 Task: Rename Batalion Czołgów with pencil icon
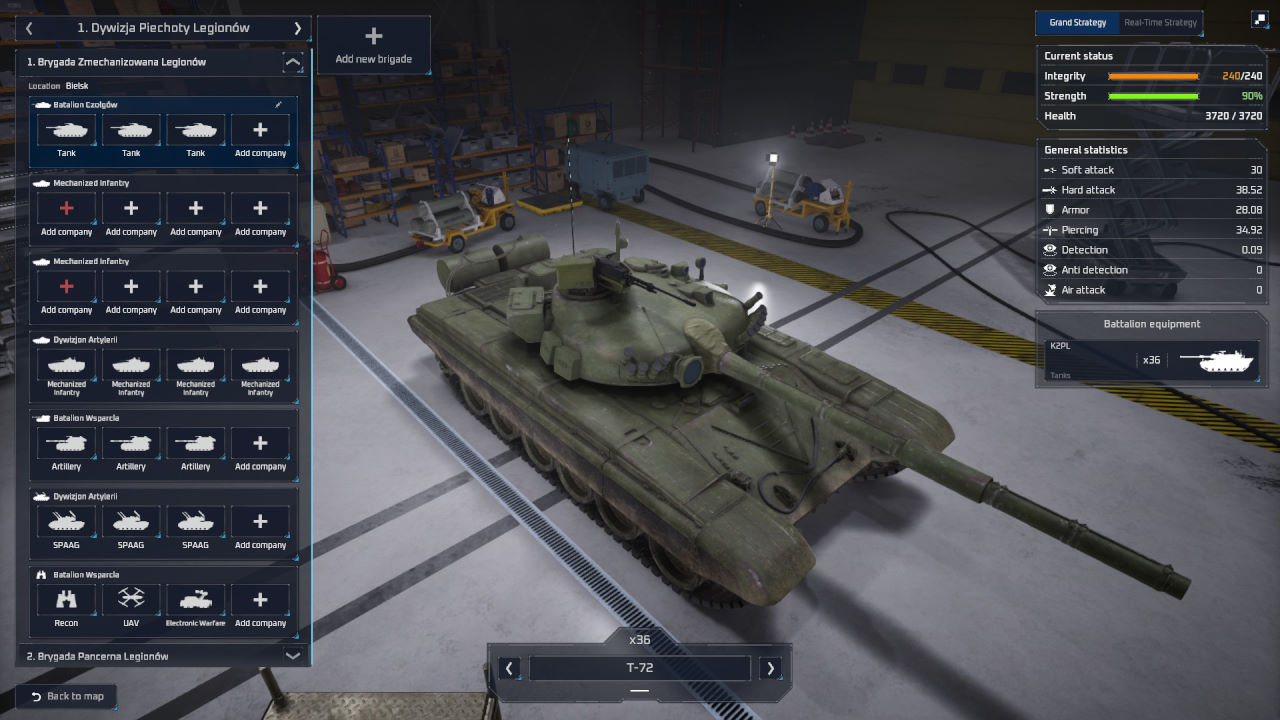[279, 104]
